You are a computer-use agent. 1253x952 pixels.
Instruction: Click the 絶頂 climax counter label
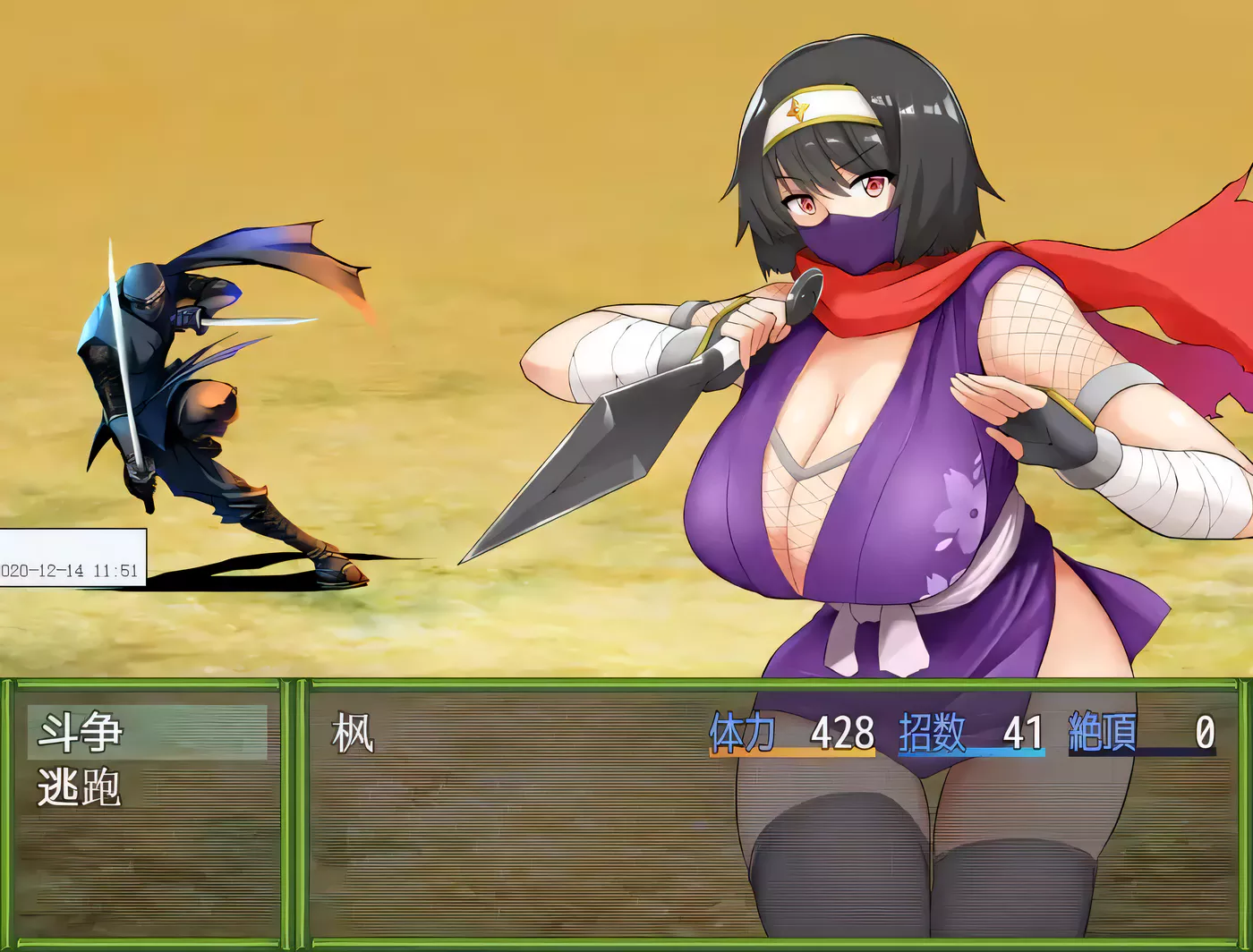[1103, 734]
